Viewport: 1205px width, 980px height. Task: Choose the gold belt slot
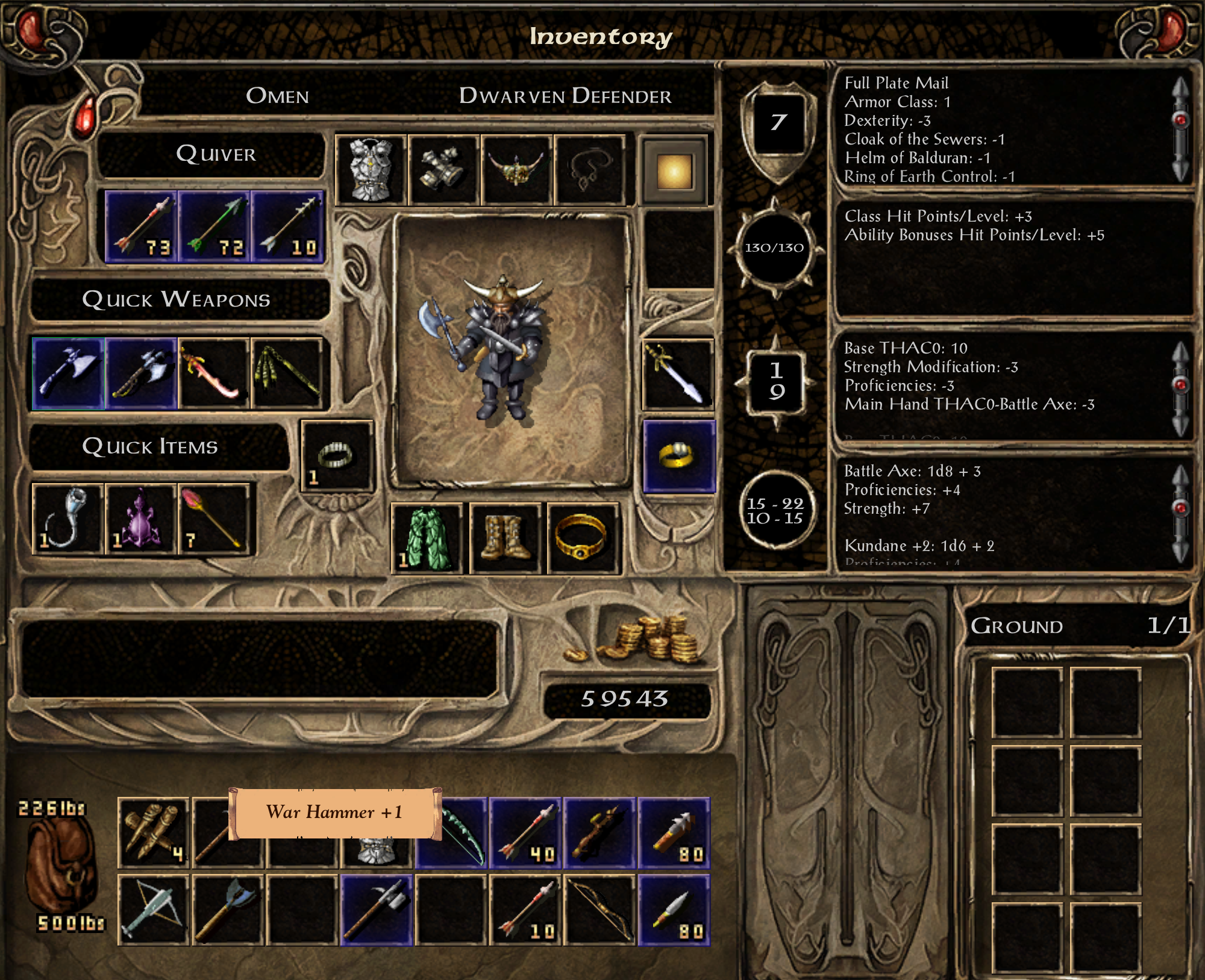(x=583, y=538)
